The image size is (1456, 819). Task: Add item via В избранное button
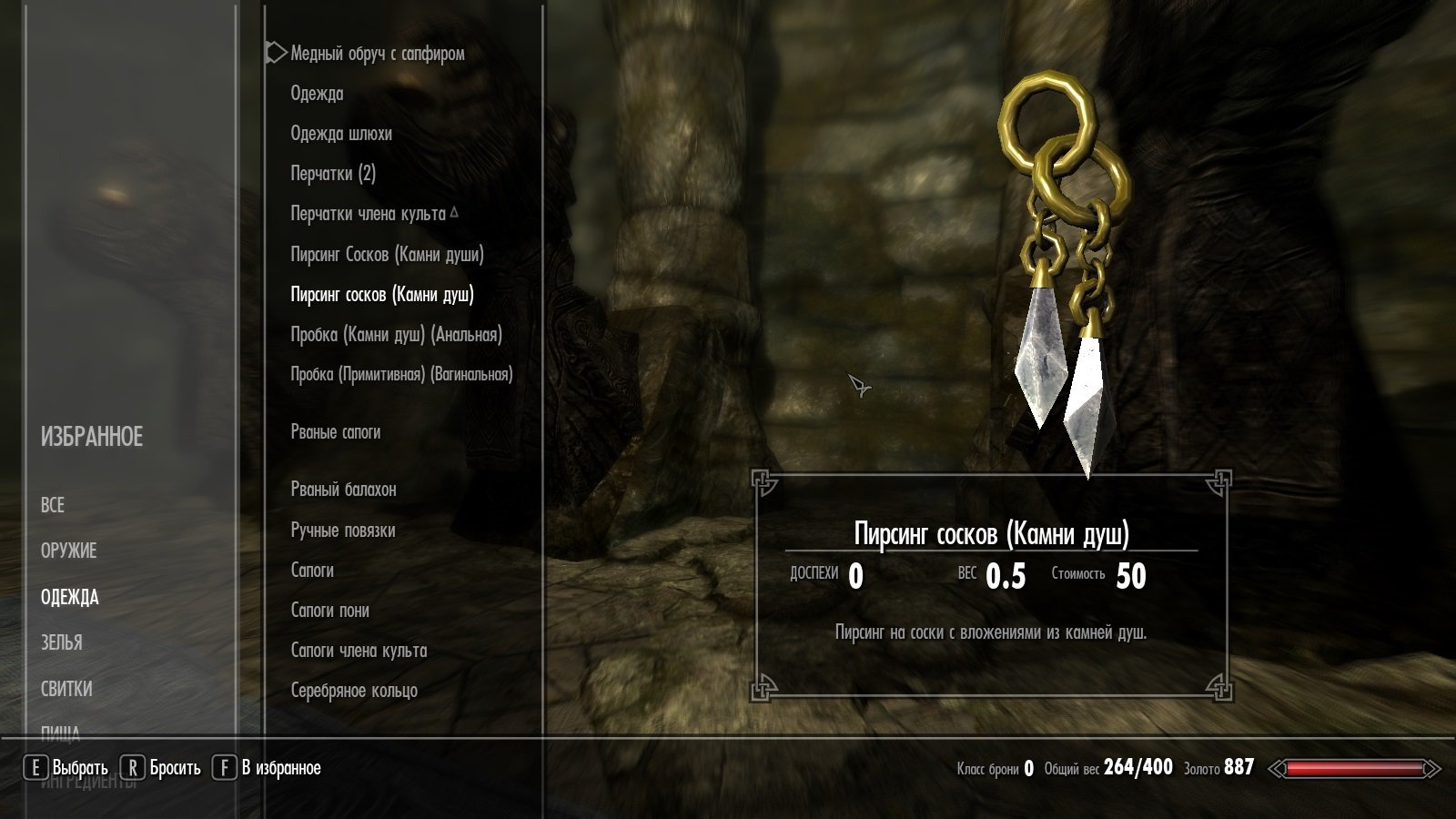[268, 768]
